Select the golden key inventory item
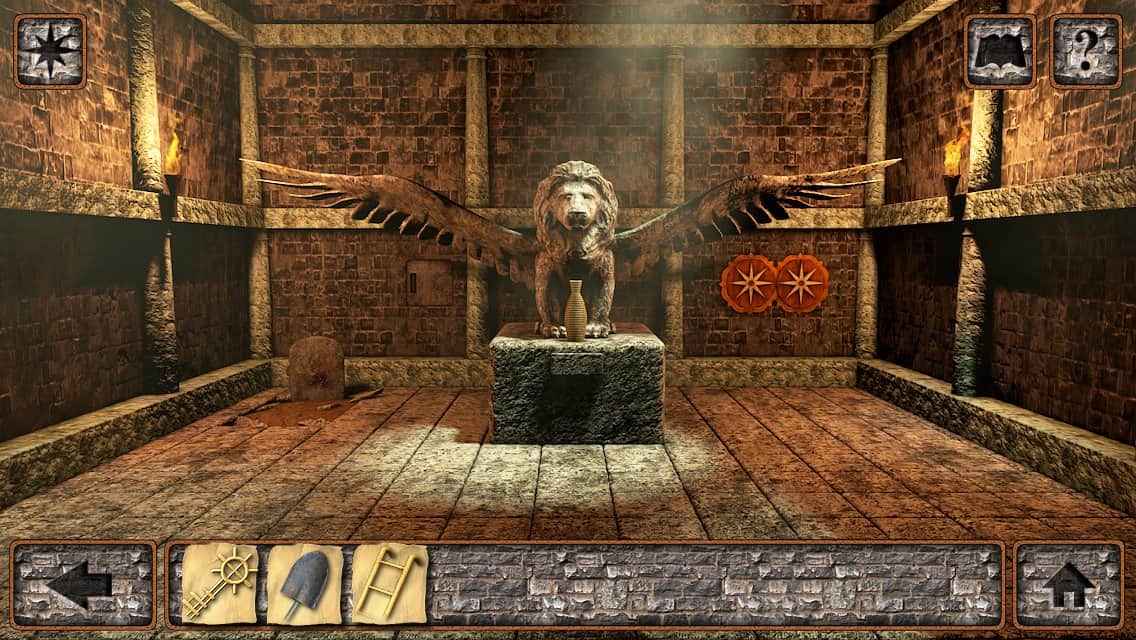The height and width of the screenshot is (640, 1136). 219,585
